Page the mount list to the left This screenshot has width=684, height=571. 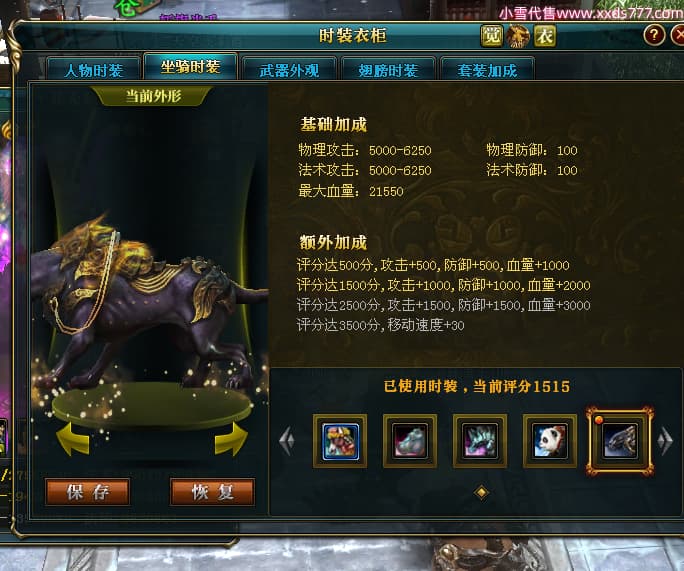point(287,440)
